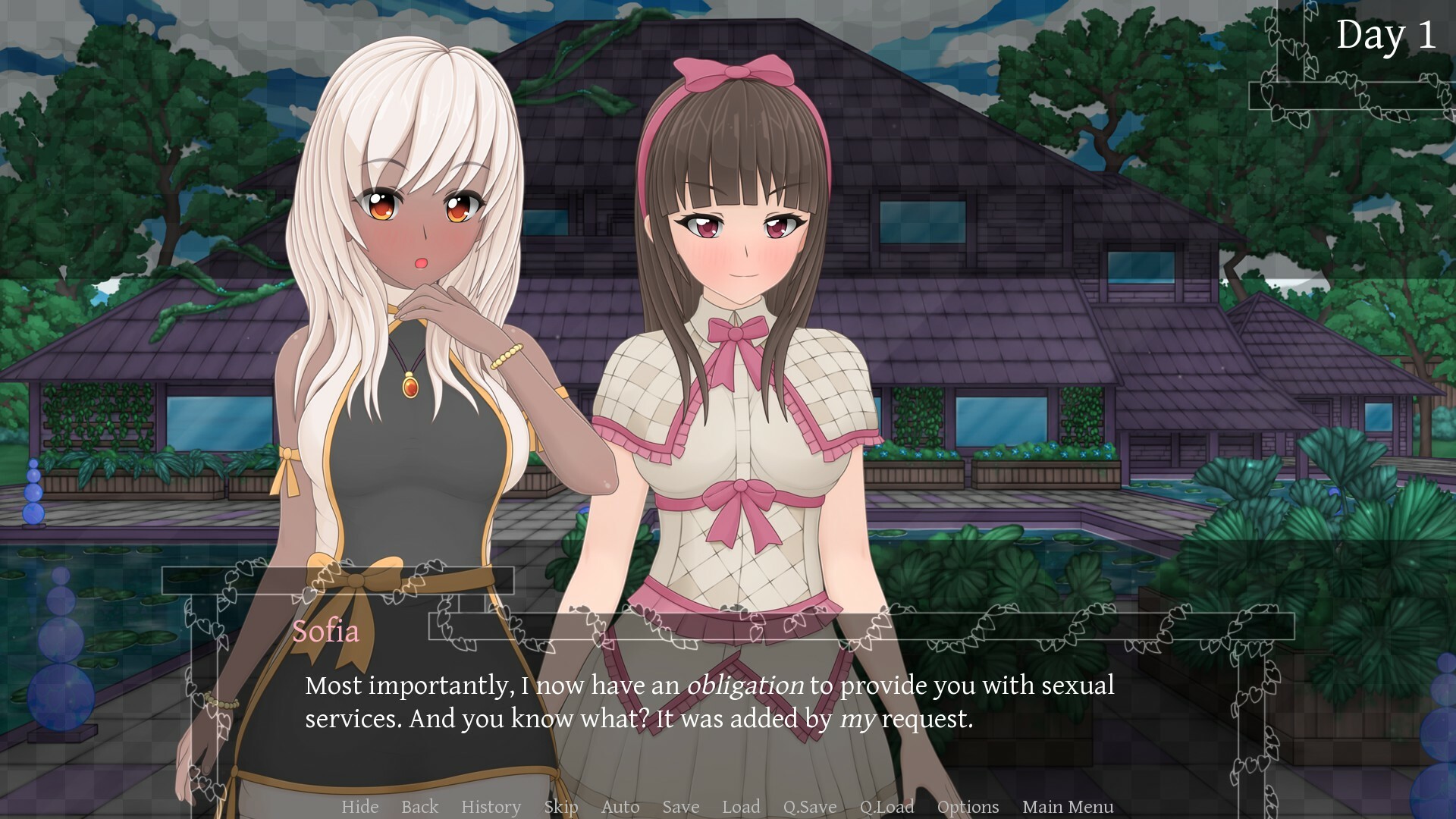Click Back to view previous line

click(x=419, y=807)
